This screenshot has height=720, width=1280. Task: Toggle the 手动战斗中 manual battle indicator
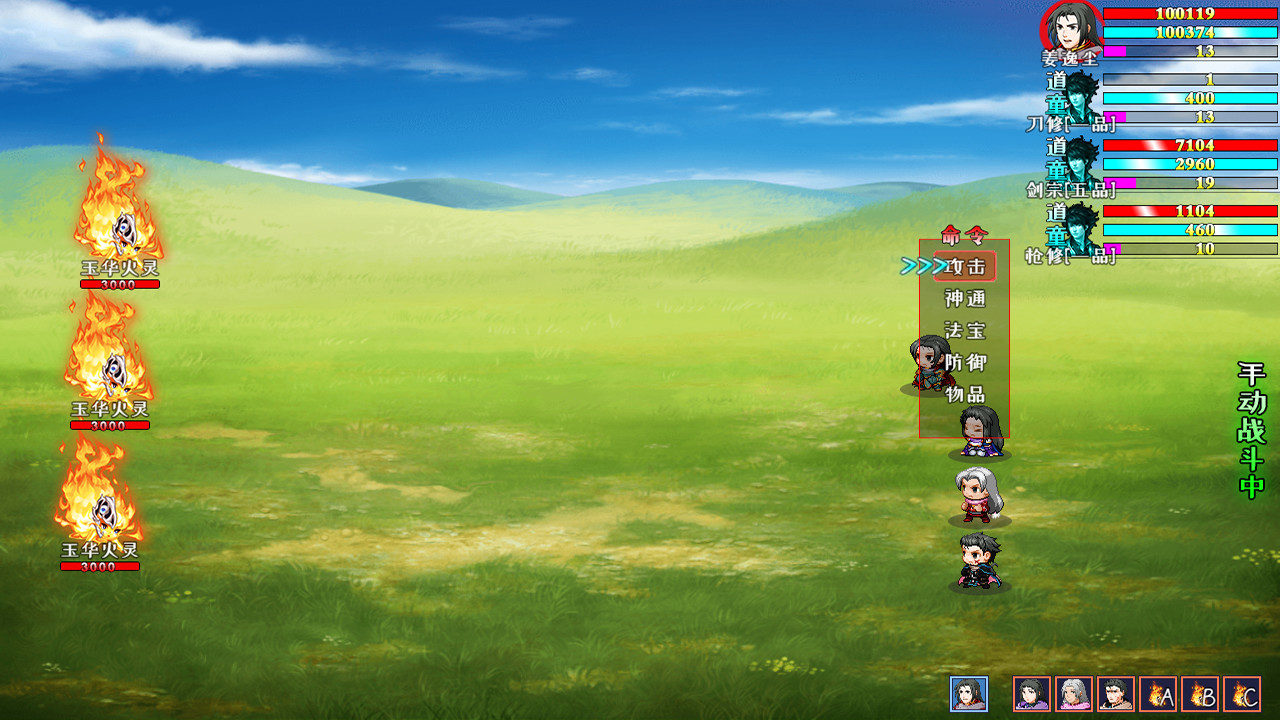pos(1252,430)
